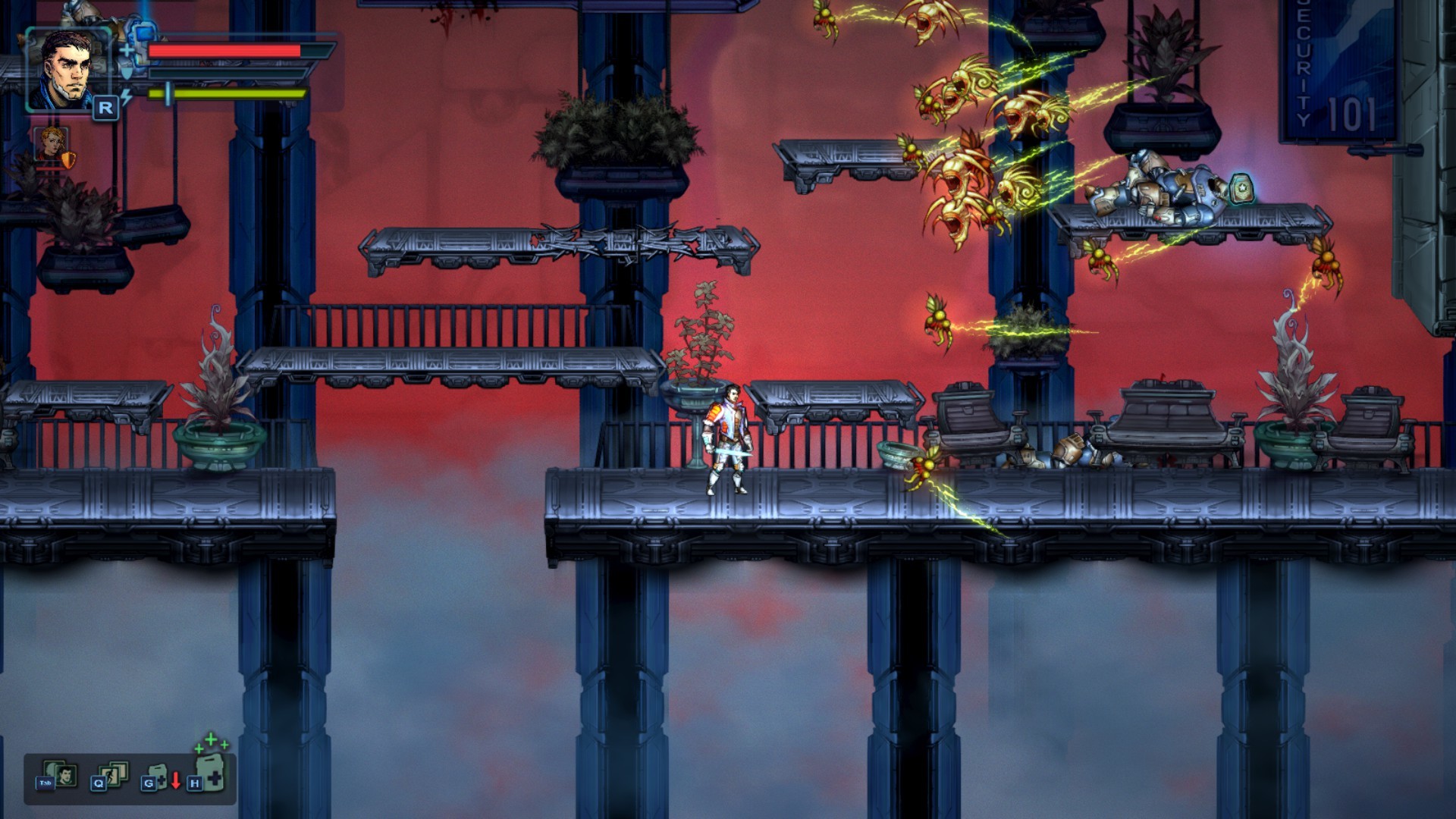This screenshot has height=819, width=1456.
Task: Click the lightning bolt icon near the energy bar
Action: point(126,96)
